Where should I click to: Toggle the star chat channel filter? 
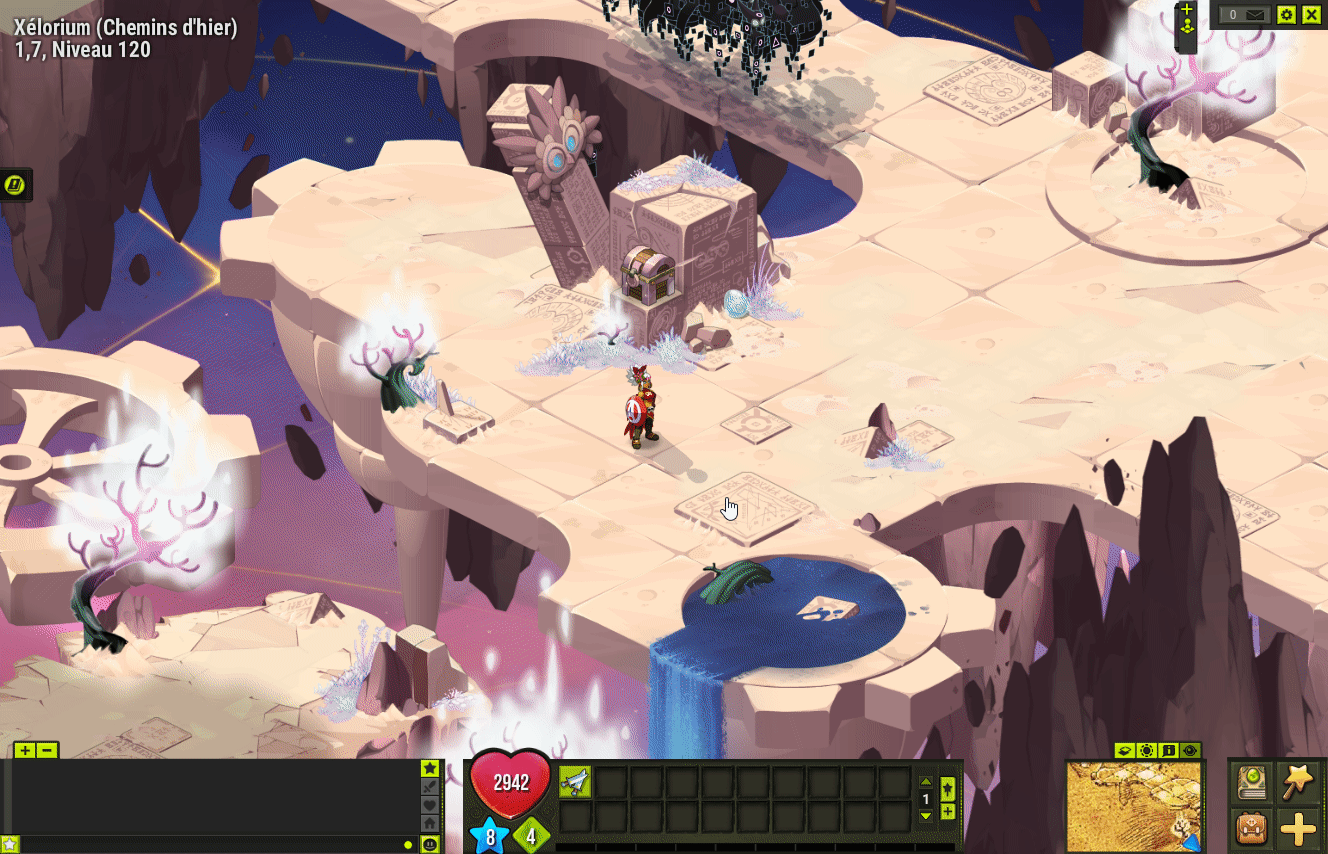click(x=430, y=768)
